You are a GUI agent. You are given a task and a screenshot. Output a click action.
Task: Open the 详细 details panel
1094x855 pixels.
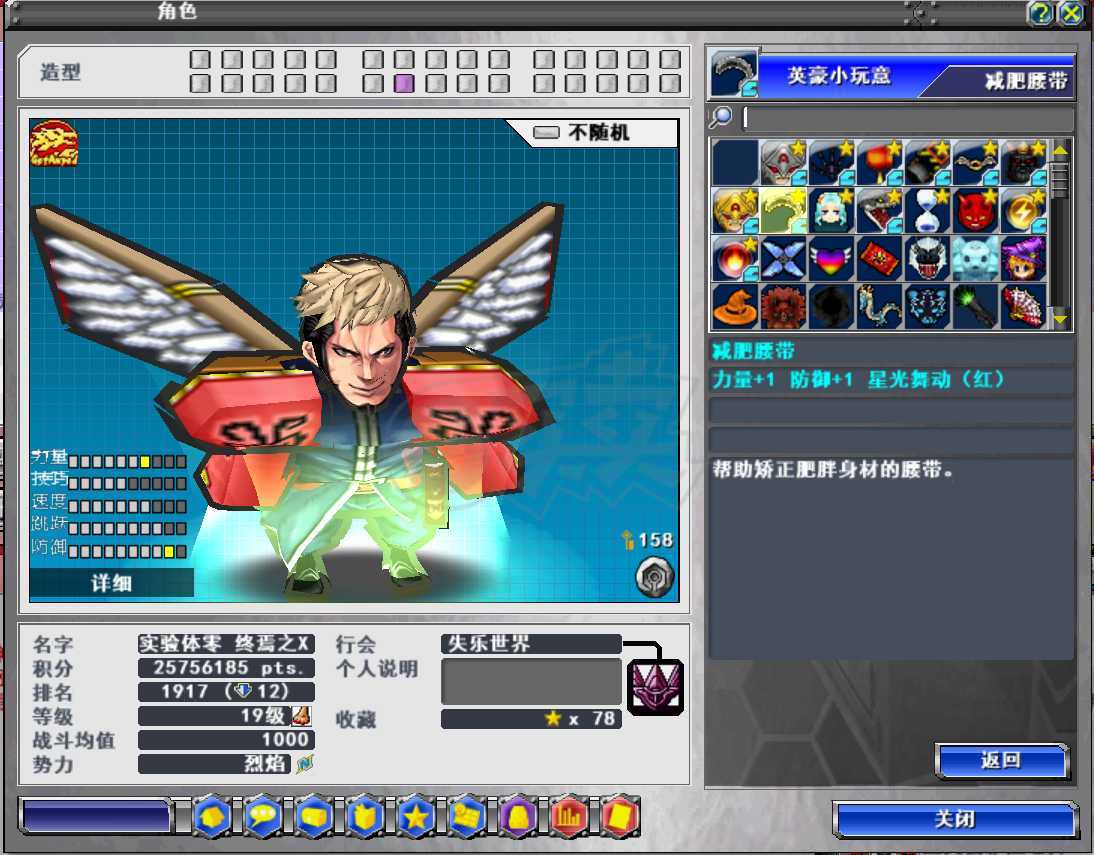(x=111, y=583)
